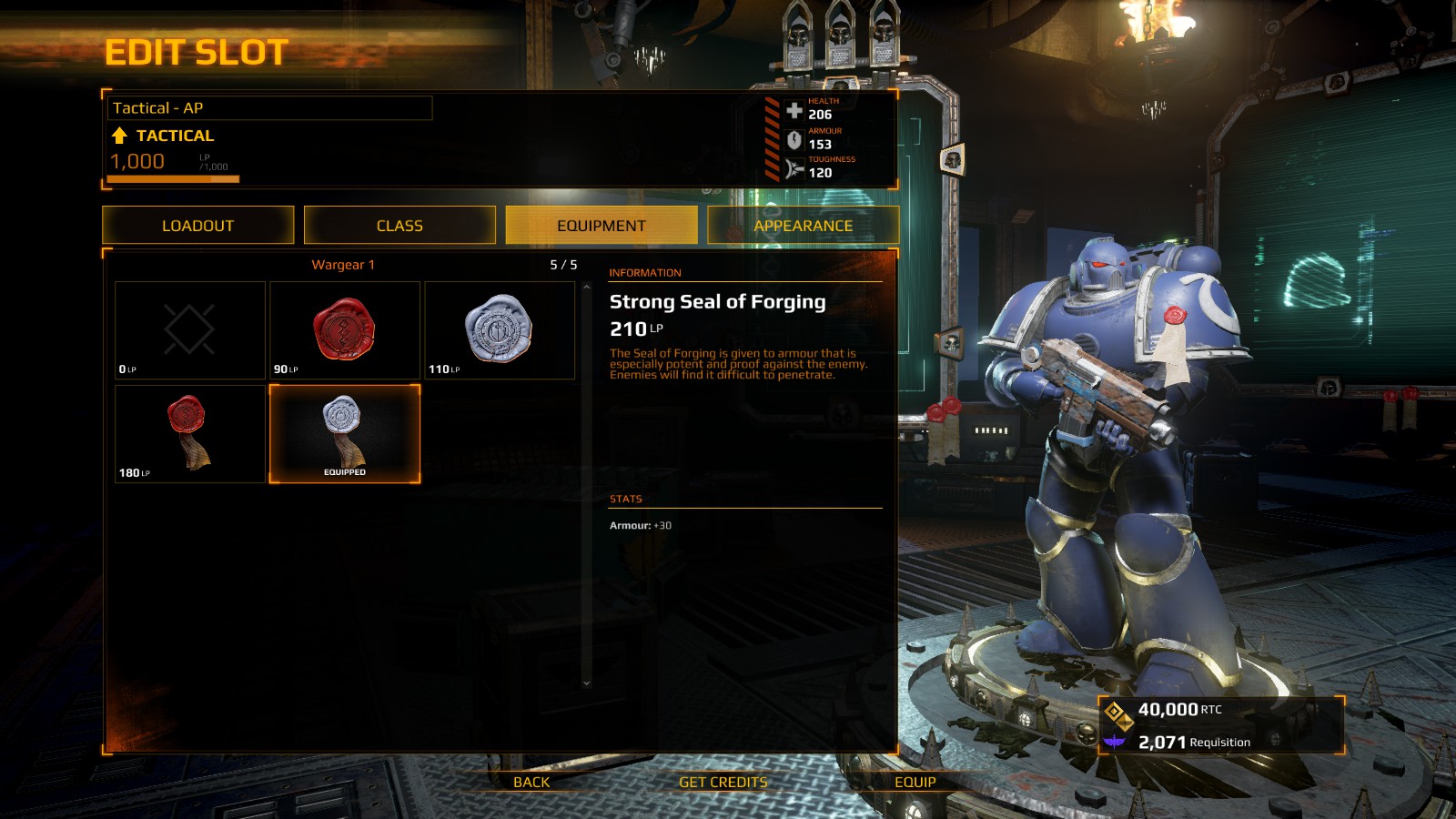Click the currently equipped silver ribbon seal
The height and width of the screenshot is (819, 1456).
pyautogui.click(x=345, y=433)
